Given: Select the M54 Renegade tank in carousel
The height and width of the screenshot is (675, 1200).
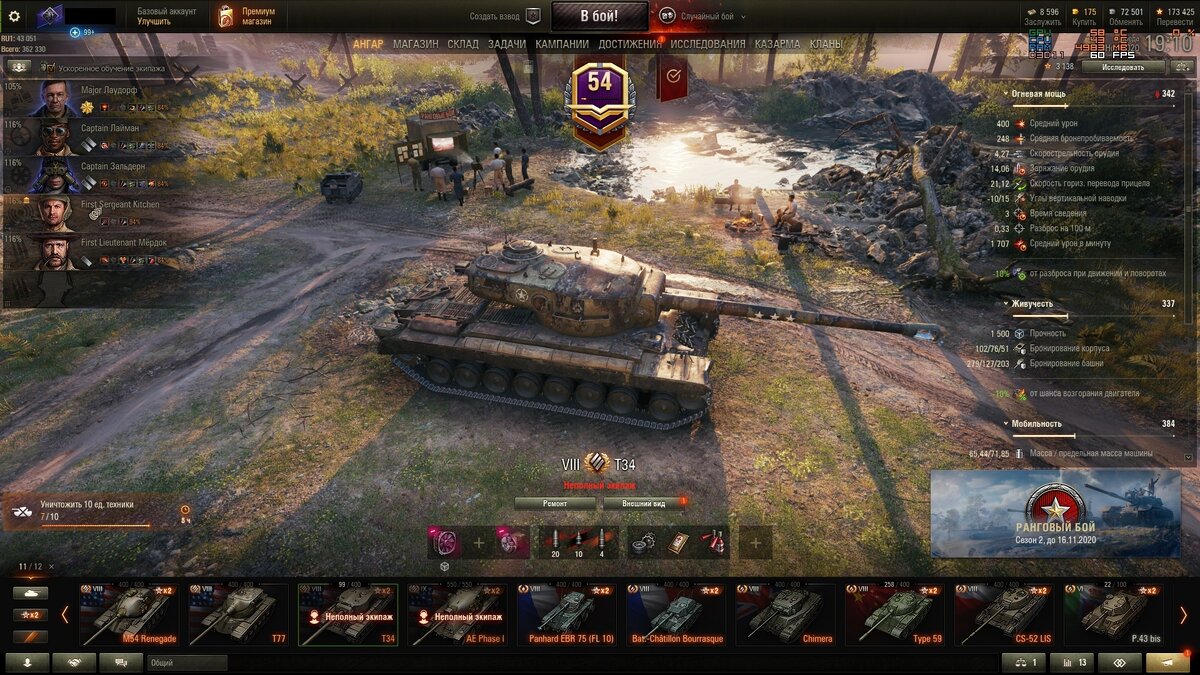Looking at the screenshot, I should [x=128, y=614].
